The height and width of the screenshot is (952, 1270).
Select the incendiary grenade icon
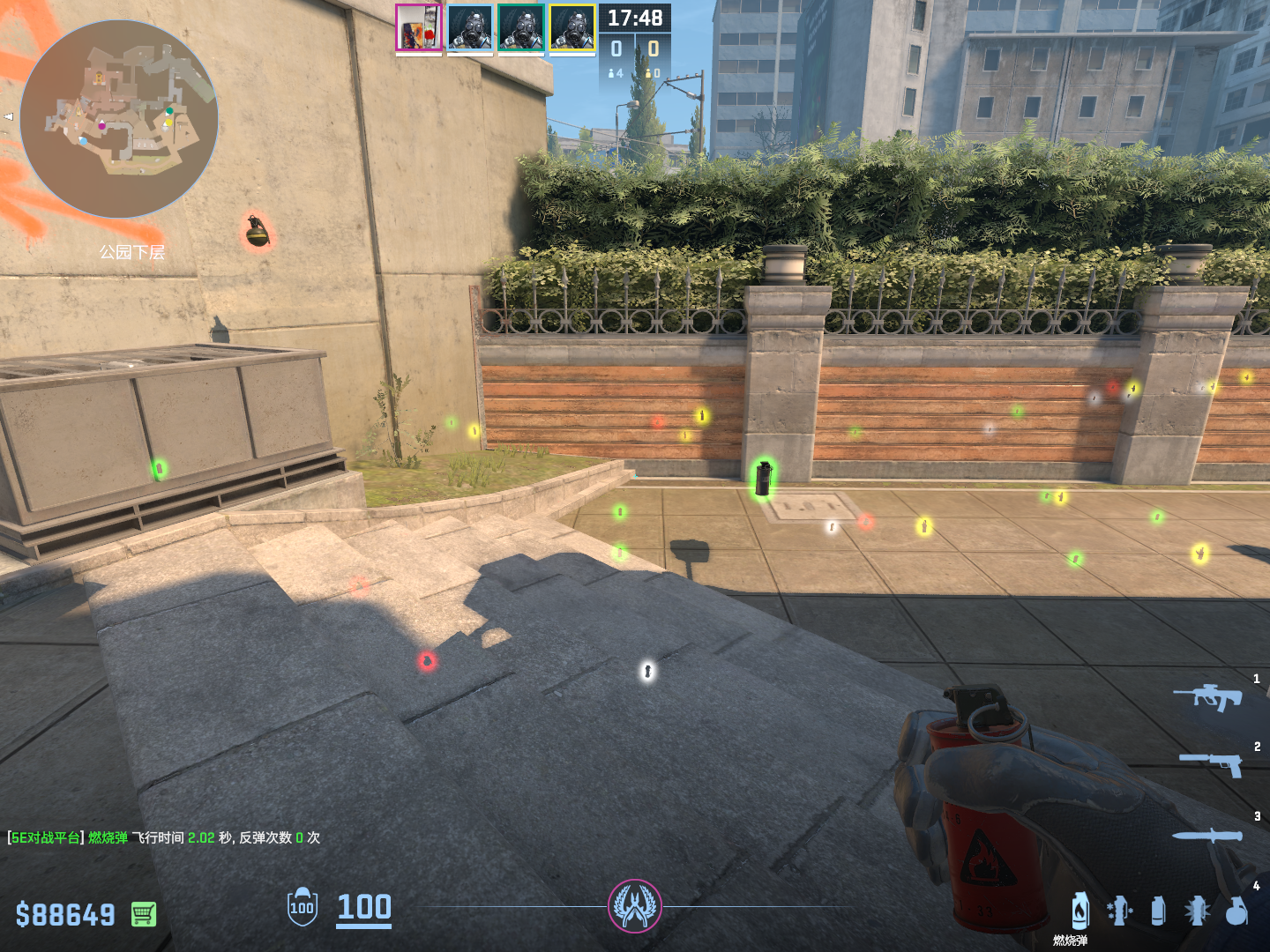[1080, 911]
